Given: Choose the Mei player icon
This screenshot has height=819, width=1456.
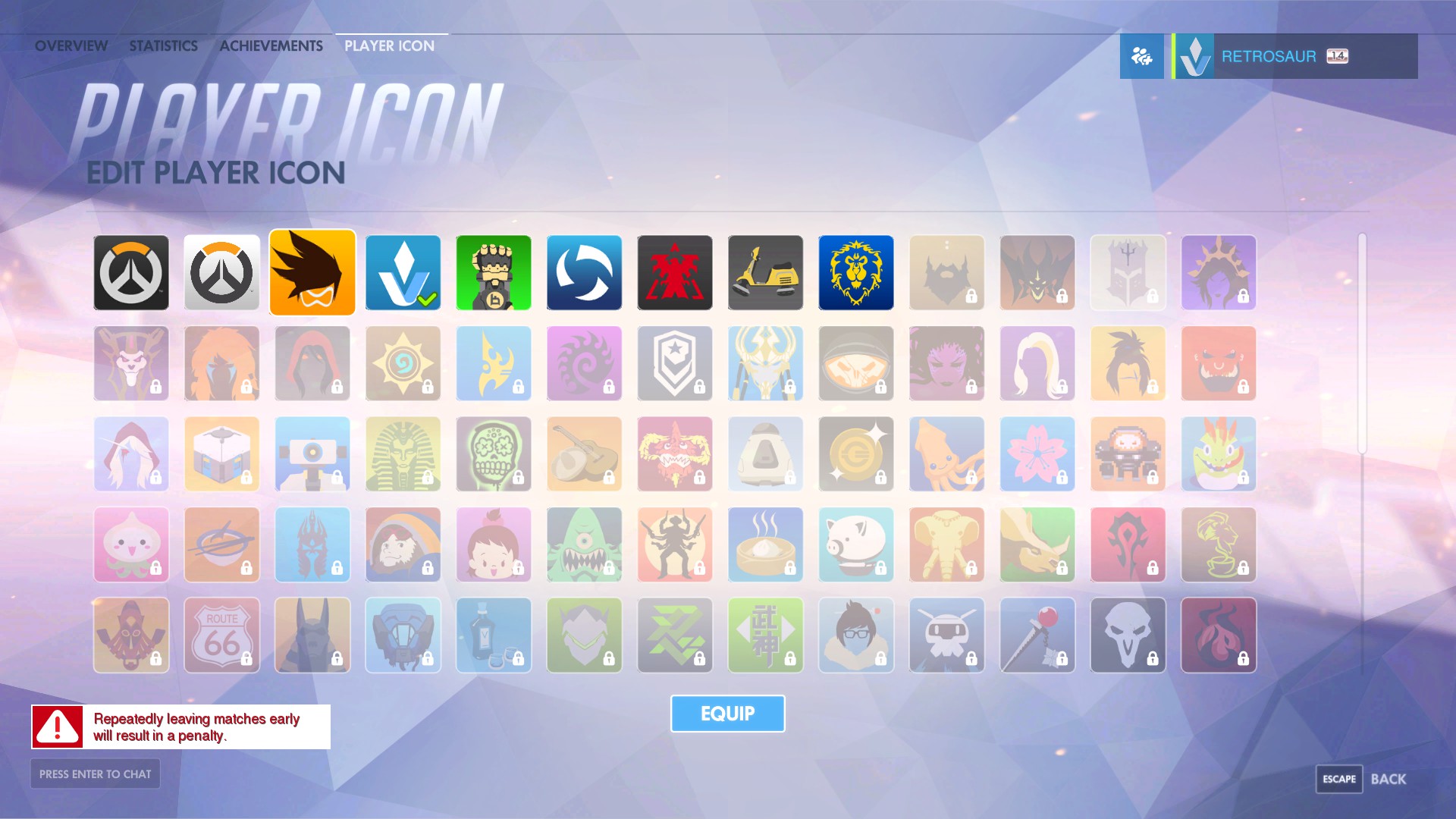Looking at the screenshot, I should click(855, 635).
